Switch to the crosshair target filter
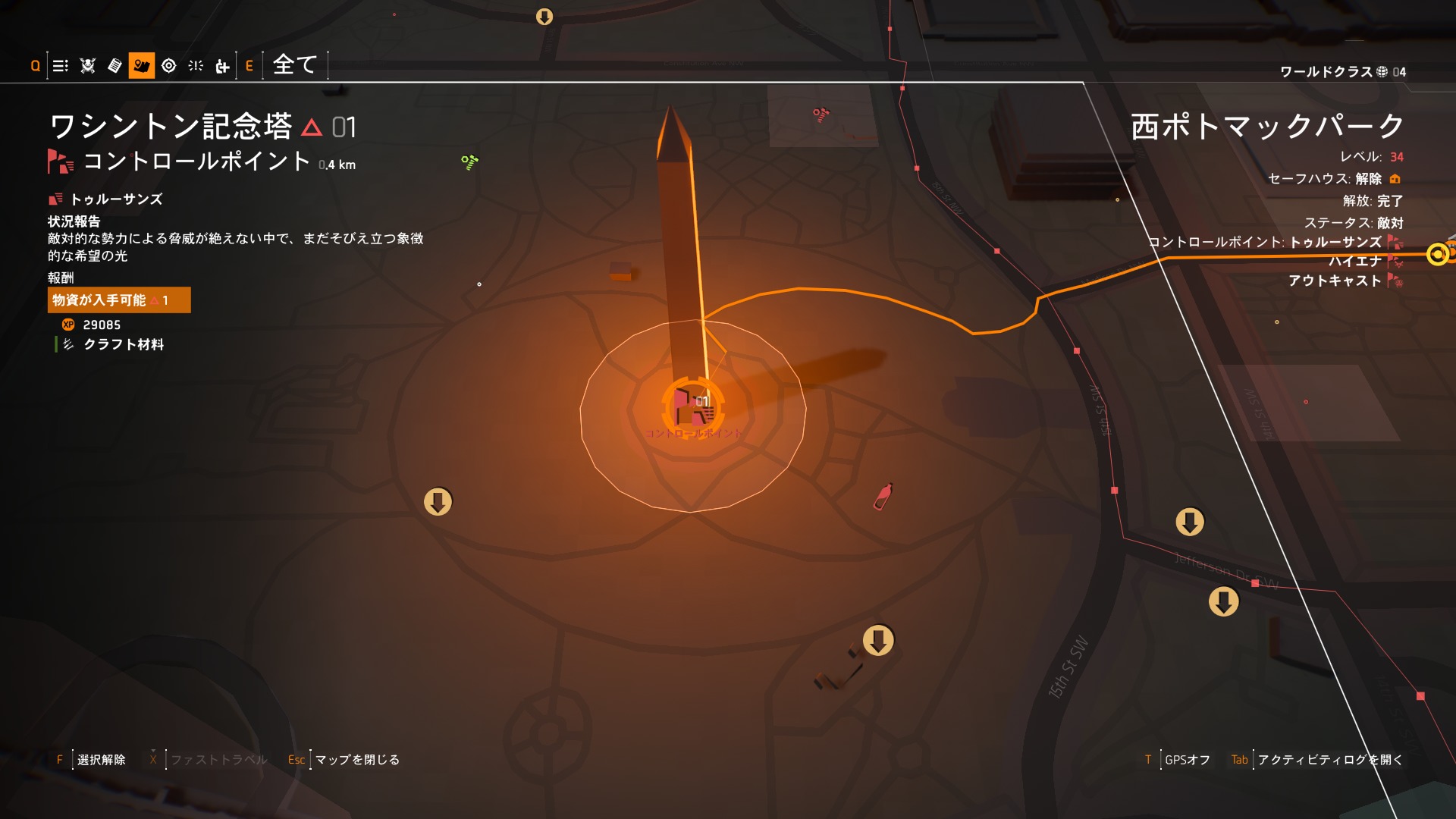Image resolution: width=1456 pixels, height=819 pixels. coord(169,66)
